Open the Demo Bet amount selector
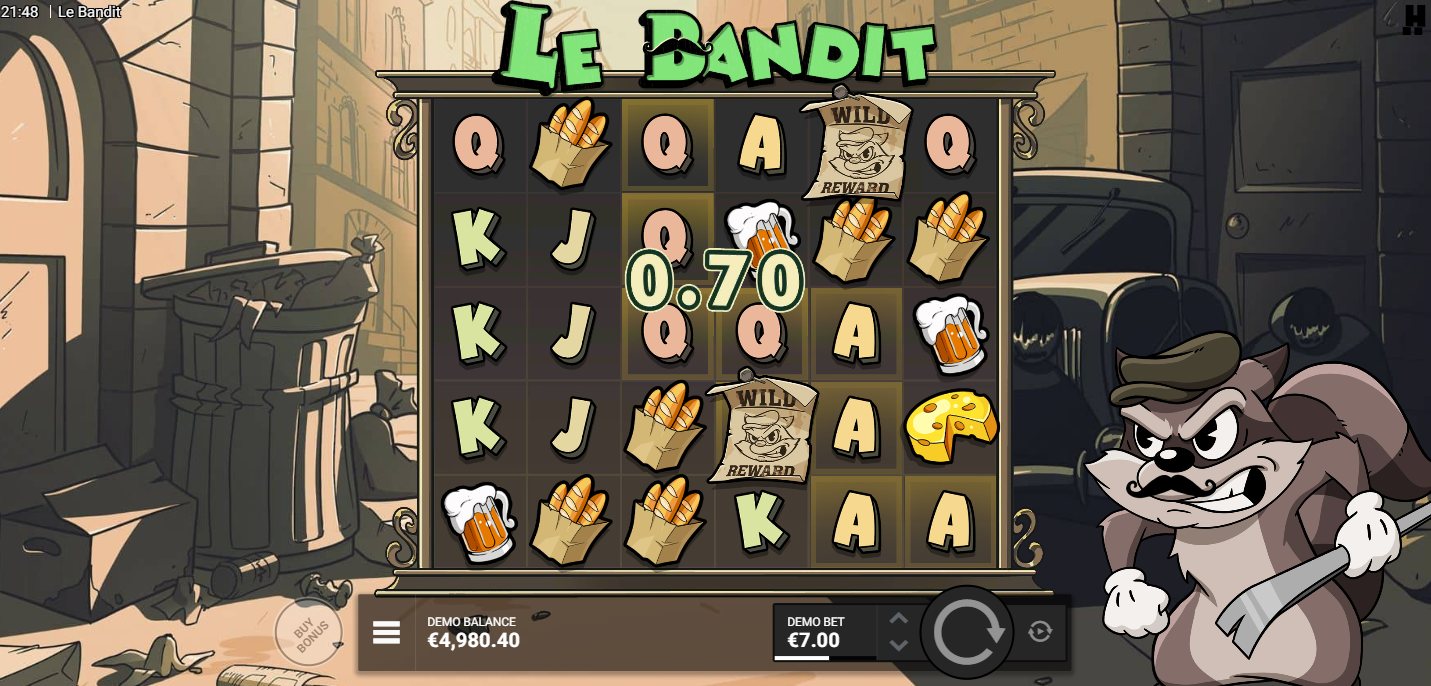The height and width of the screenshot is (686, 1431). click(x=824, y=633)
